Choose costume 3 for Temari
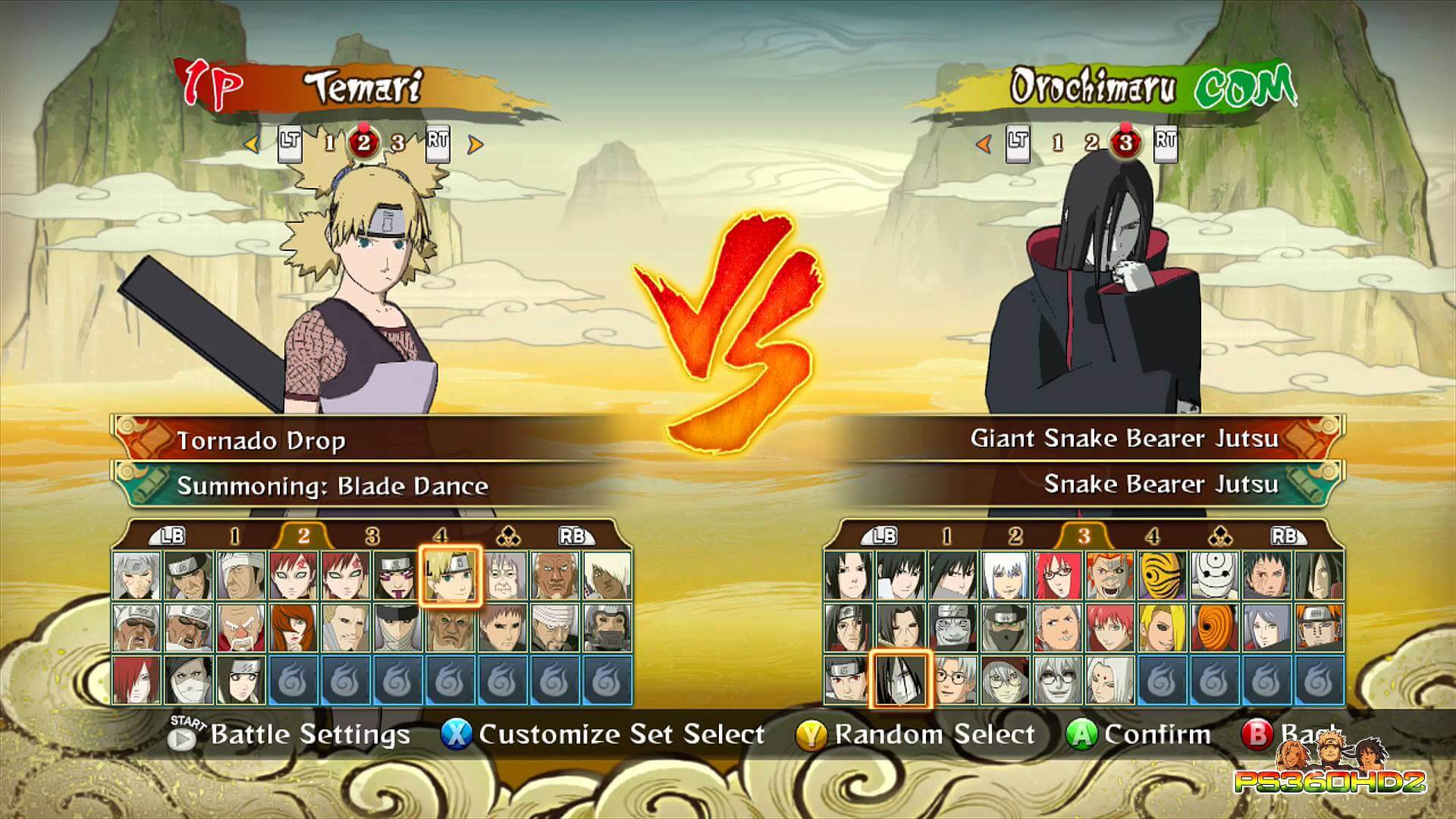 (397, 143)
